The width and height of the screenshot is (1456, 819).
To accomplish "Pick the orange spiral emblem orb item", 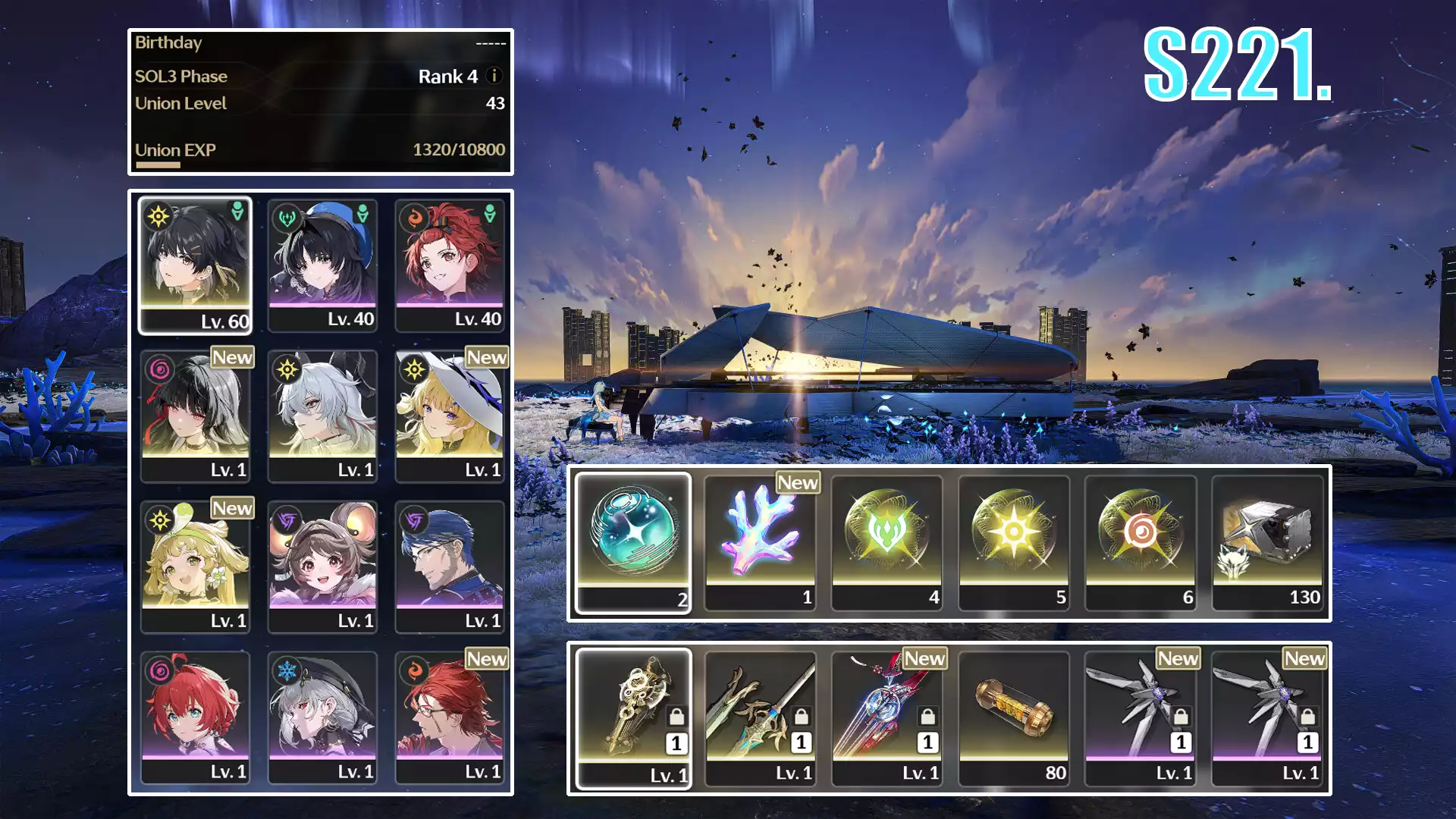I will coord(1141,541).
